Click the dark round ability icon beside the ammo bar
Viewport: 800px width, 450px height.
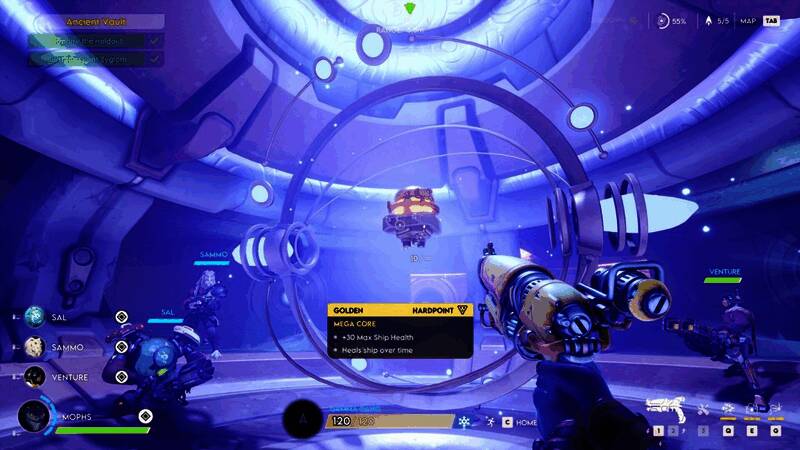[x=302, y=420]
